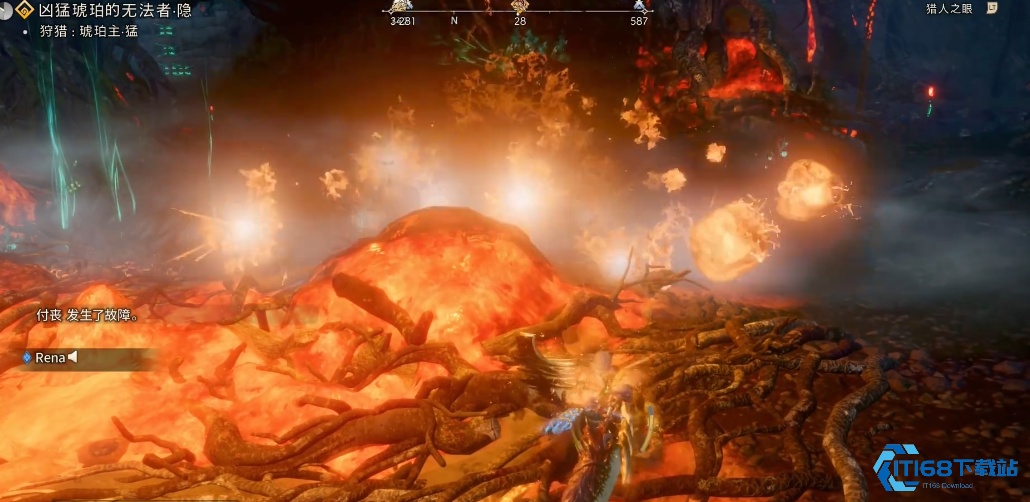Select the compass marker showing distance 587

click(x=638, y=6)
